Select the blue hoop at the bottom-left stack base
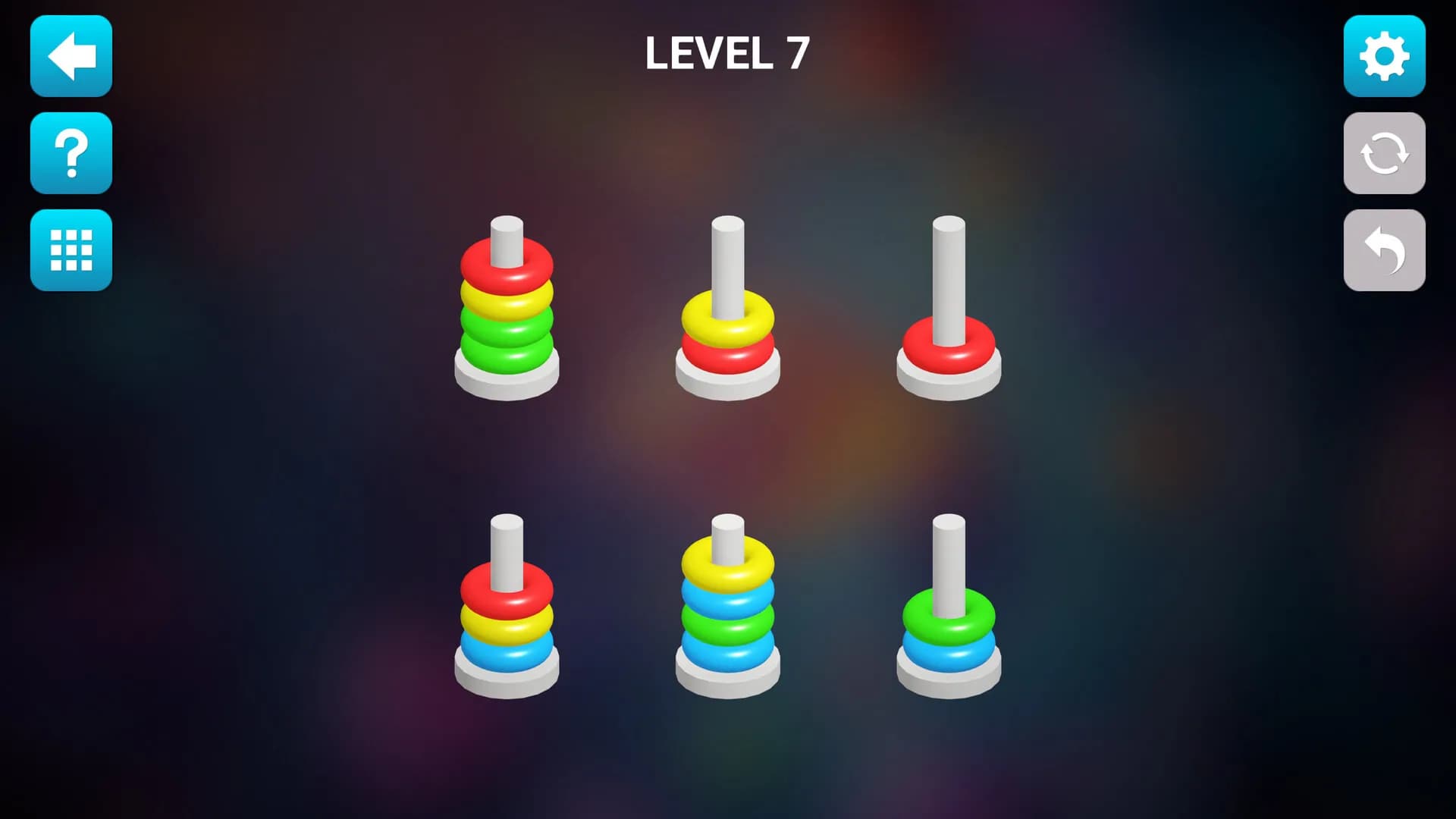This screenshot has height=819, width=1456. [507, 651]
